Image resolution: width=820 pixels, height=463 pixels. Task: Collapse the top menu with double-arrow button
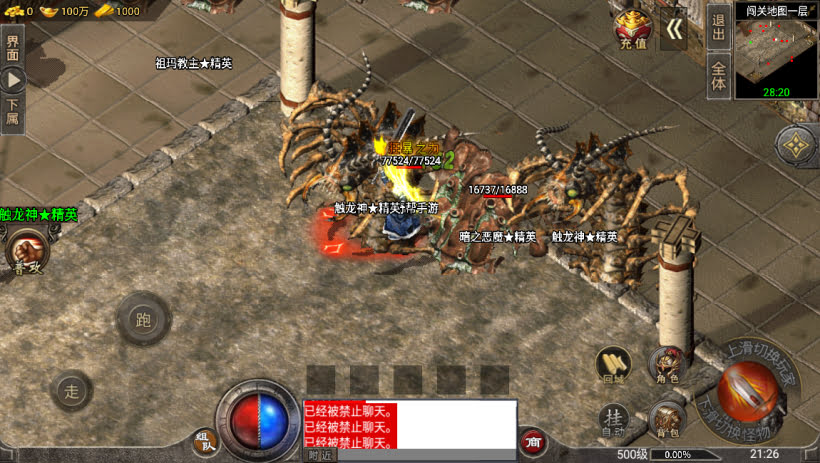point(675,29)
